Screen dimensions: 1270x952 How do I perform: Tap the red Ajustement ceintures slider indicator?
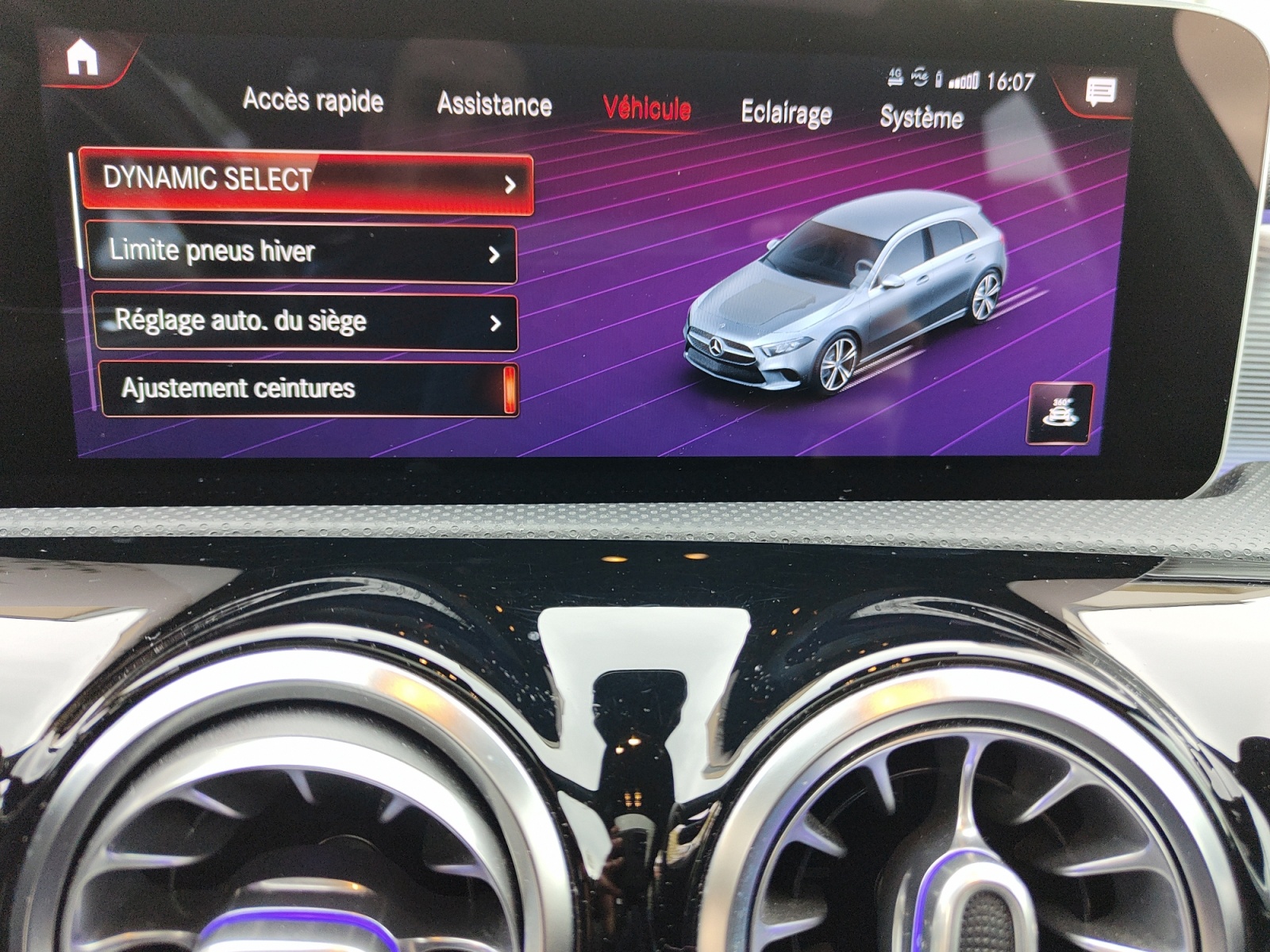tap(511, 388)
